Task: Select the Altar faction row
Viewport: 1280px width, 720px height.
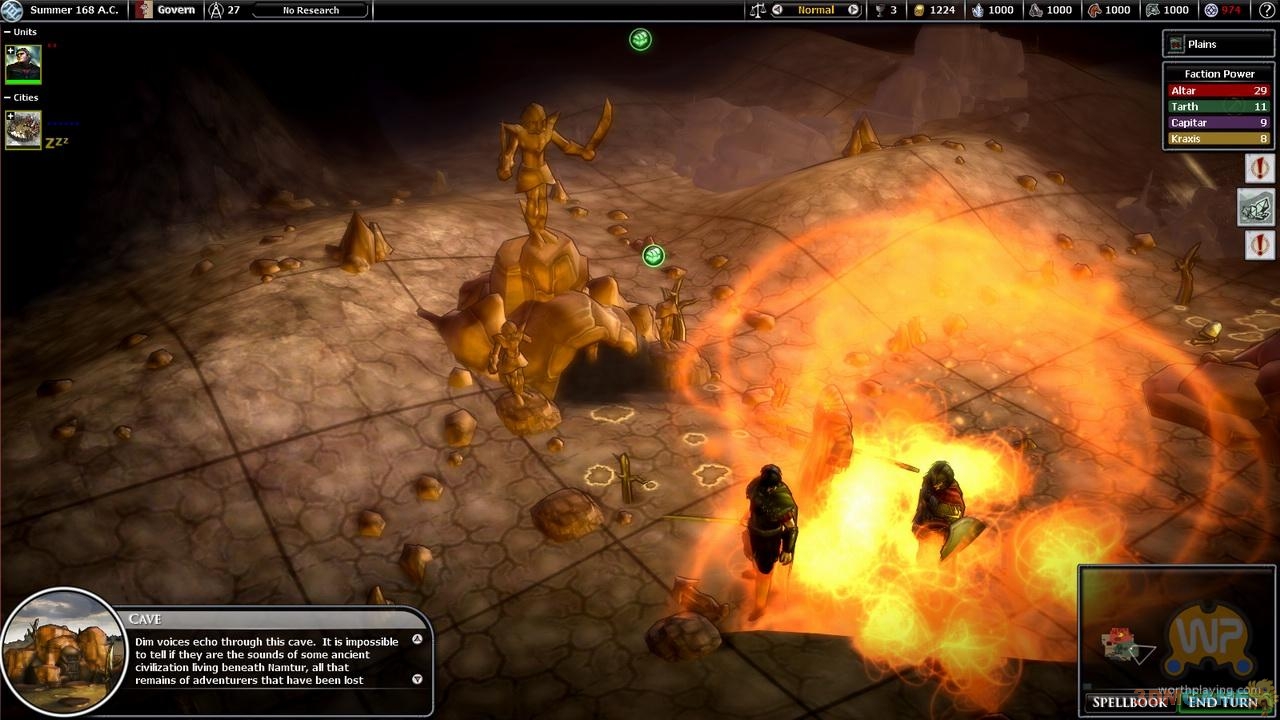Action: click(x=1217, y=91)
